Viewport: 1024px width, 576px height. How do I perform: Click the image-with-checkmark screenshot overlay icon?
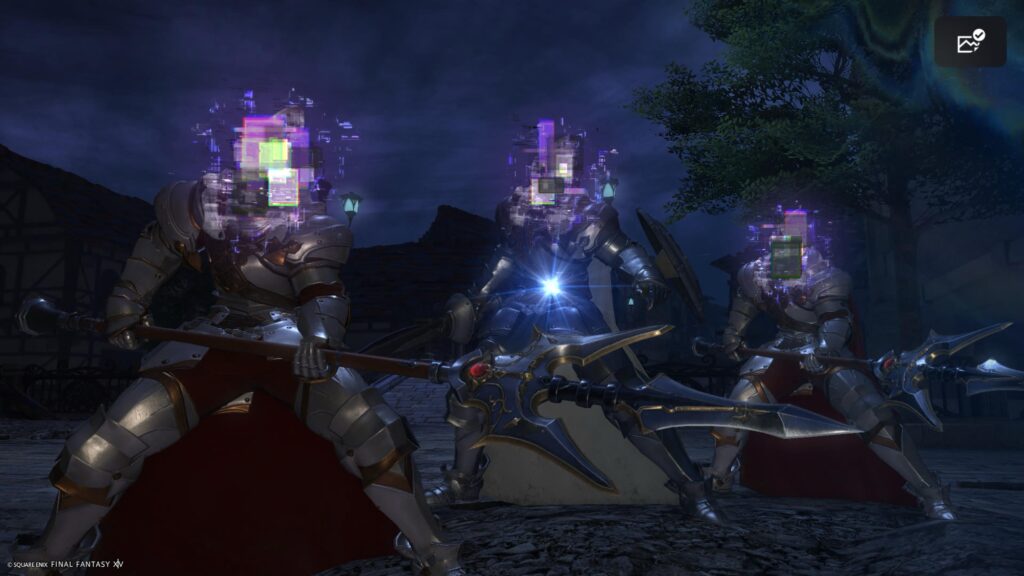[970, 42]
